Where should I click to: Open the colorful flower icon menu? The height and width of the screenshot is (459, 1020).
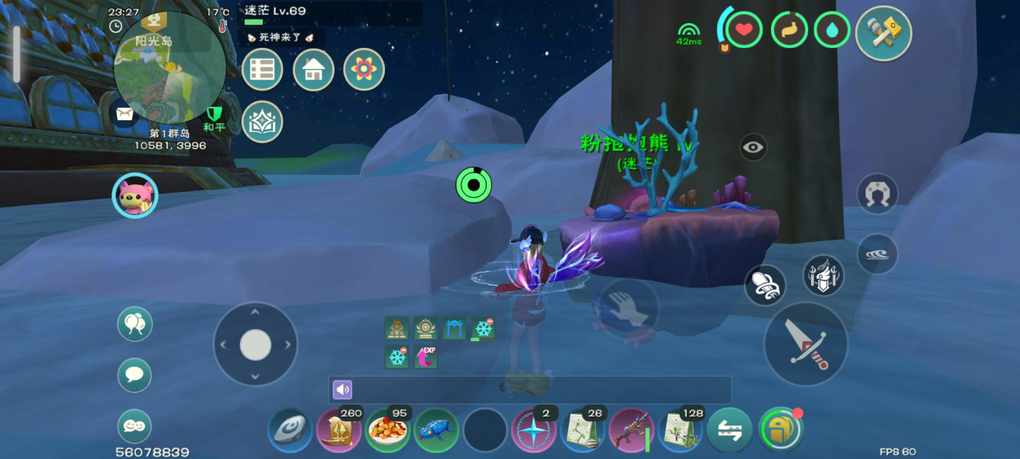(x=364, y=70)
